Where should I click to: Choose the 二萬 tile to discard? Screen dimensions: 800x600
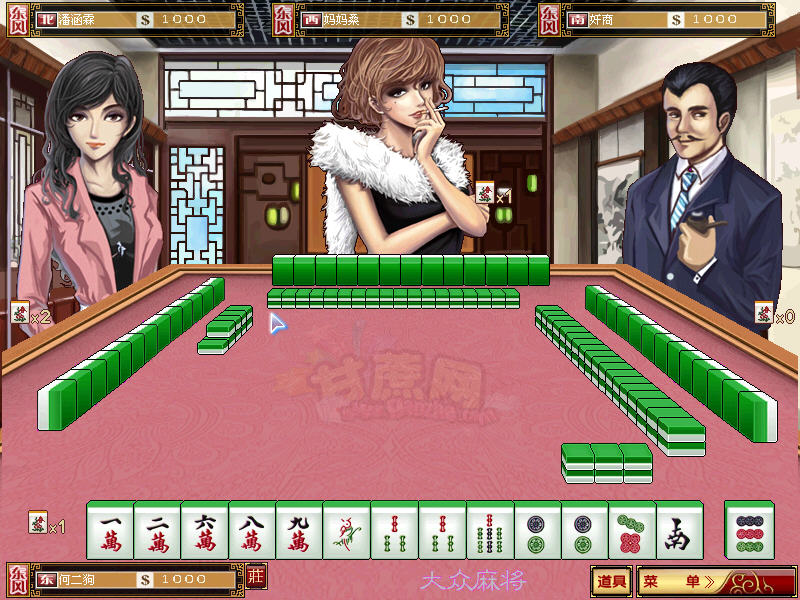pos(158,530)
